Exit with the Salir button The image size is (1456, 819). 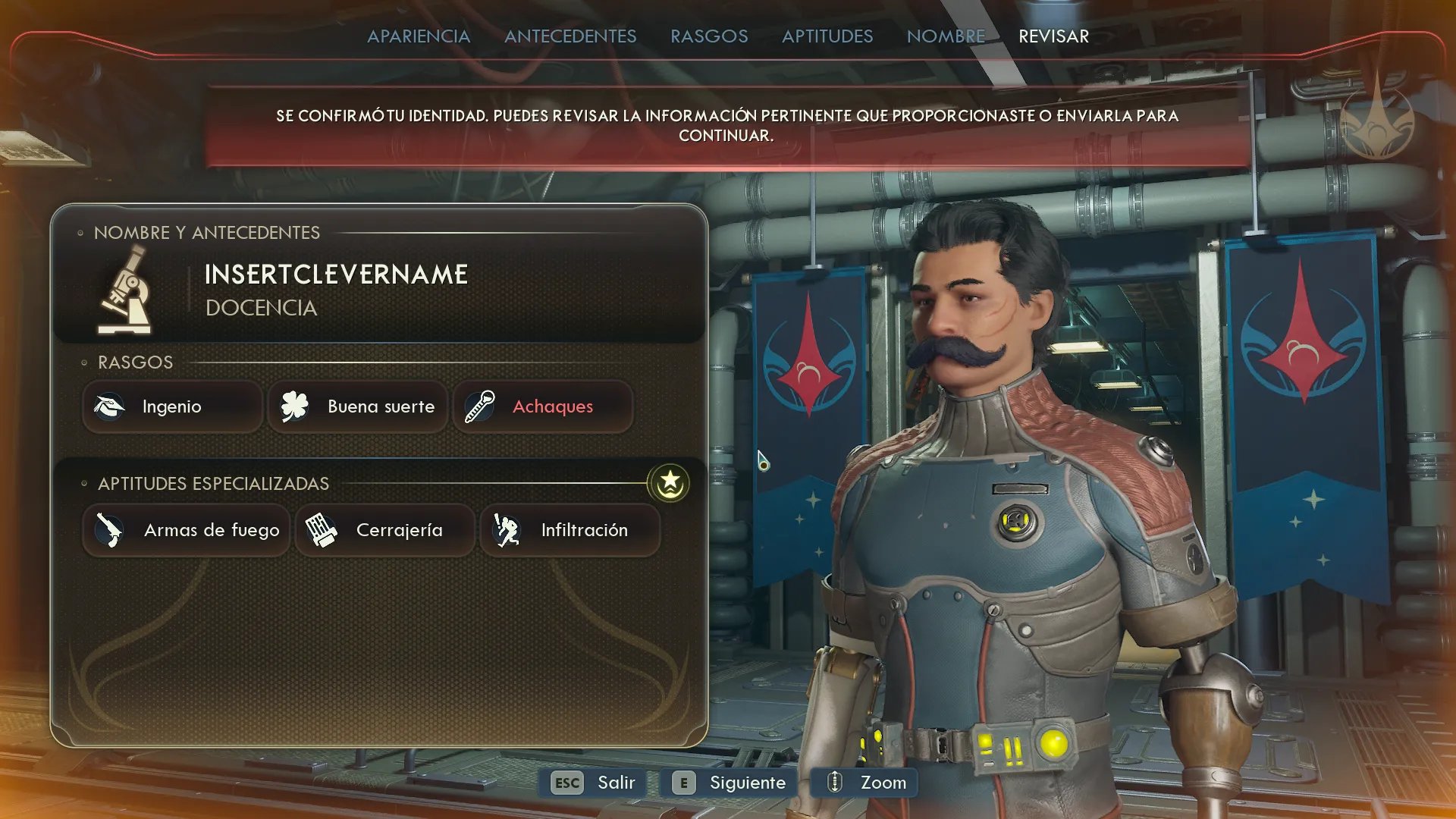click(x=593, y=783)
